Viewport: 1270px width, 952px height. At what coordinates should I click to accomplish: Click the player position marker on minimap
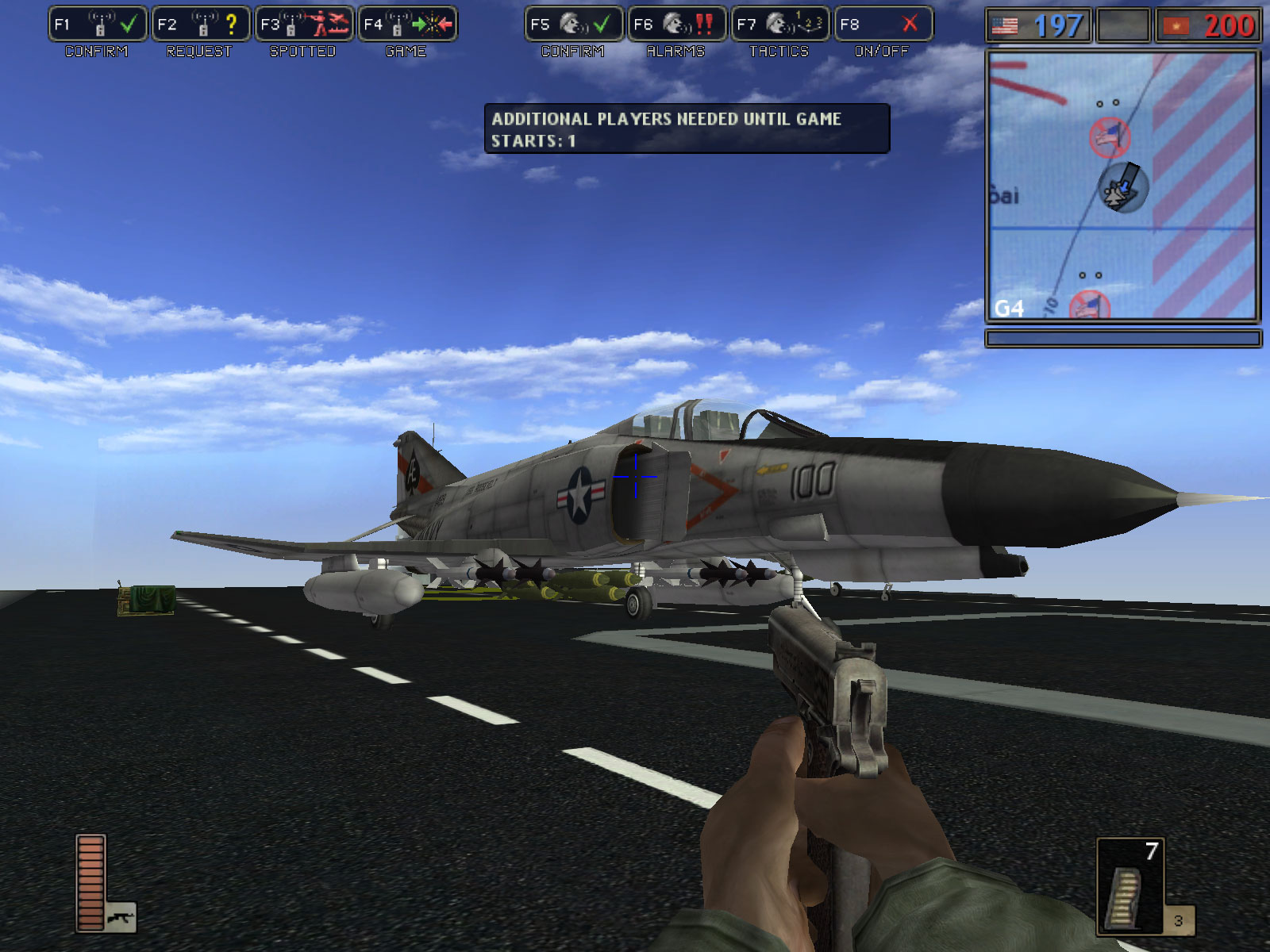[1121, 189]
